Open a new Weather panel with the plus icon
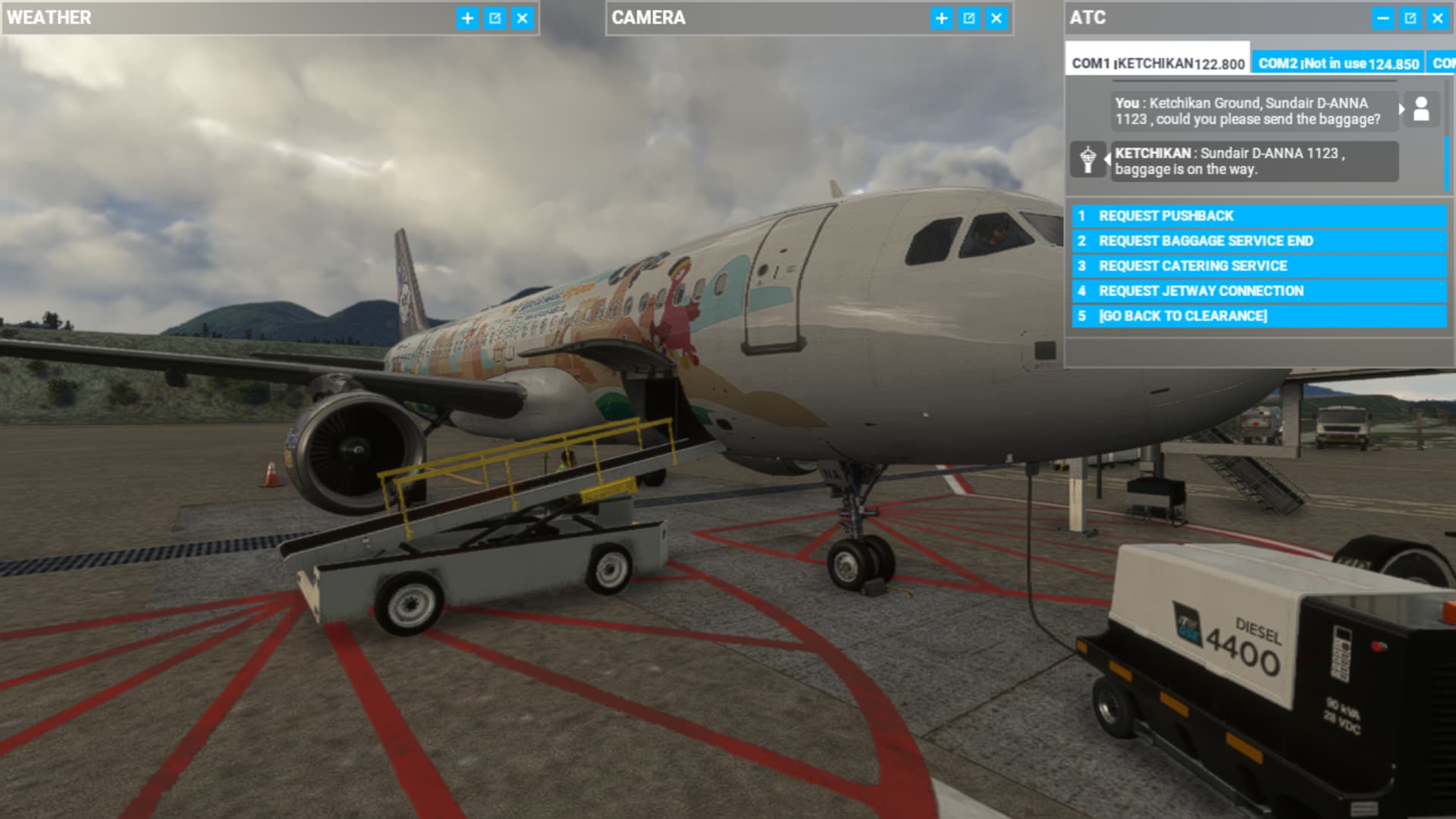The width and height of the screenshot is (1456, 819). pyautogui.click(x=468, y=19)
